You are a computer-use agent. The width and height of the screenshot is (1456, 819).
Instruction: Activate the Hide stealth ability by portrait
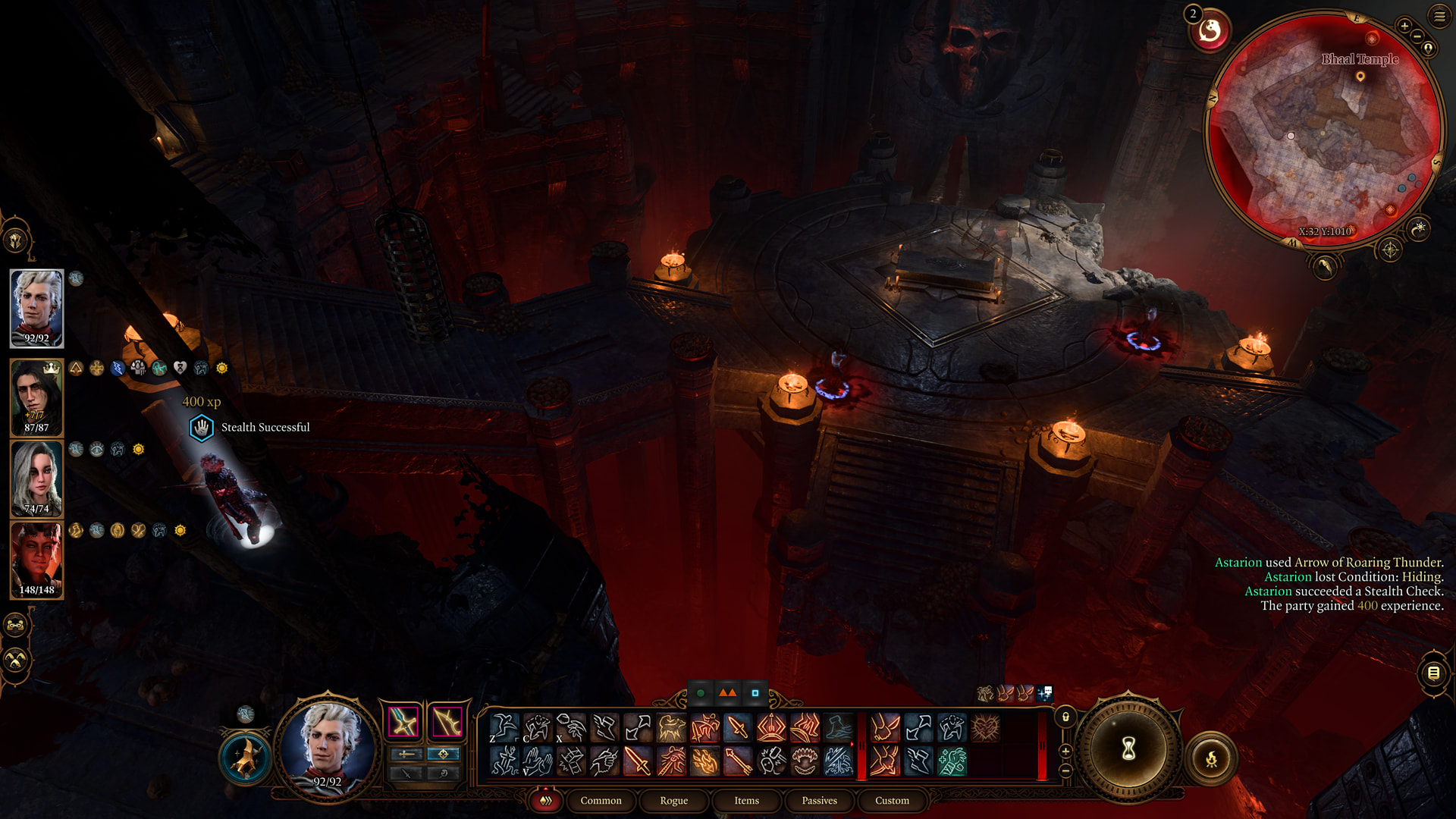coord(246,758)
